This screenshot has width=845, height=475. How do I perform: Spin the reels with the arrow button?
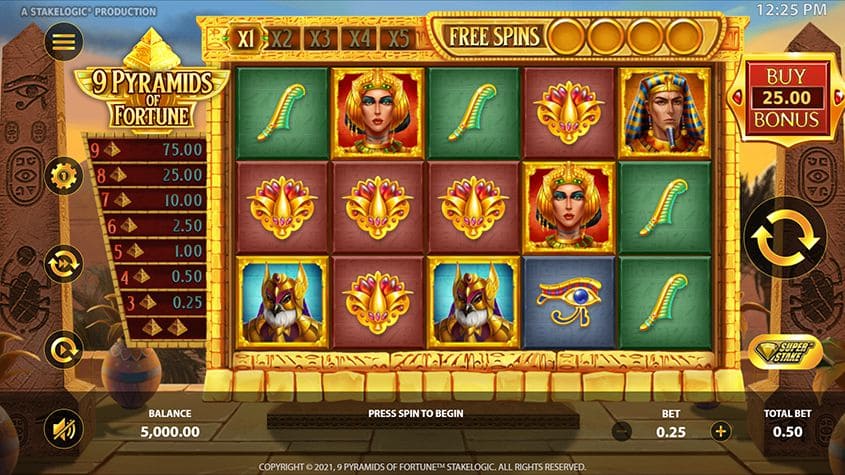(786, 238)
